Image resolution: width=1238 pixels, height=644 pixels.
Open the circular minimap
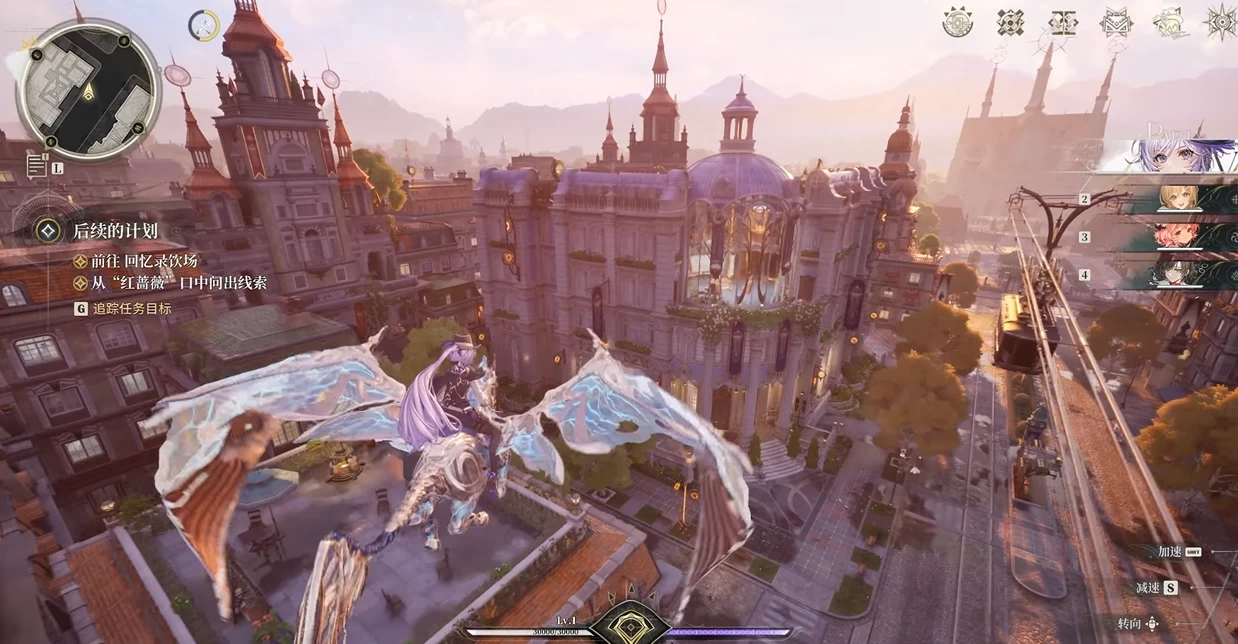point(88,89)
